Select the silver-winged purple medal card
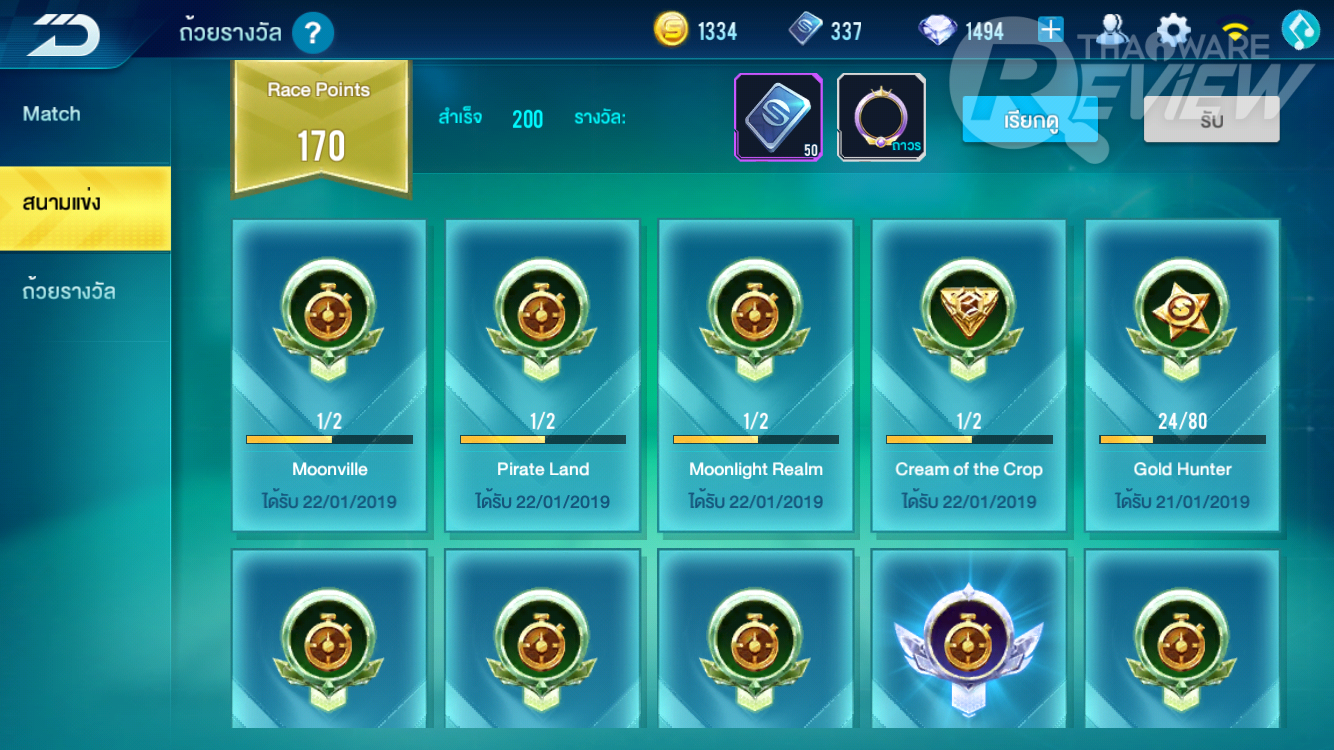The height and width of the screenshot is (750, 1334). [x=969, y=640]
